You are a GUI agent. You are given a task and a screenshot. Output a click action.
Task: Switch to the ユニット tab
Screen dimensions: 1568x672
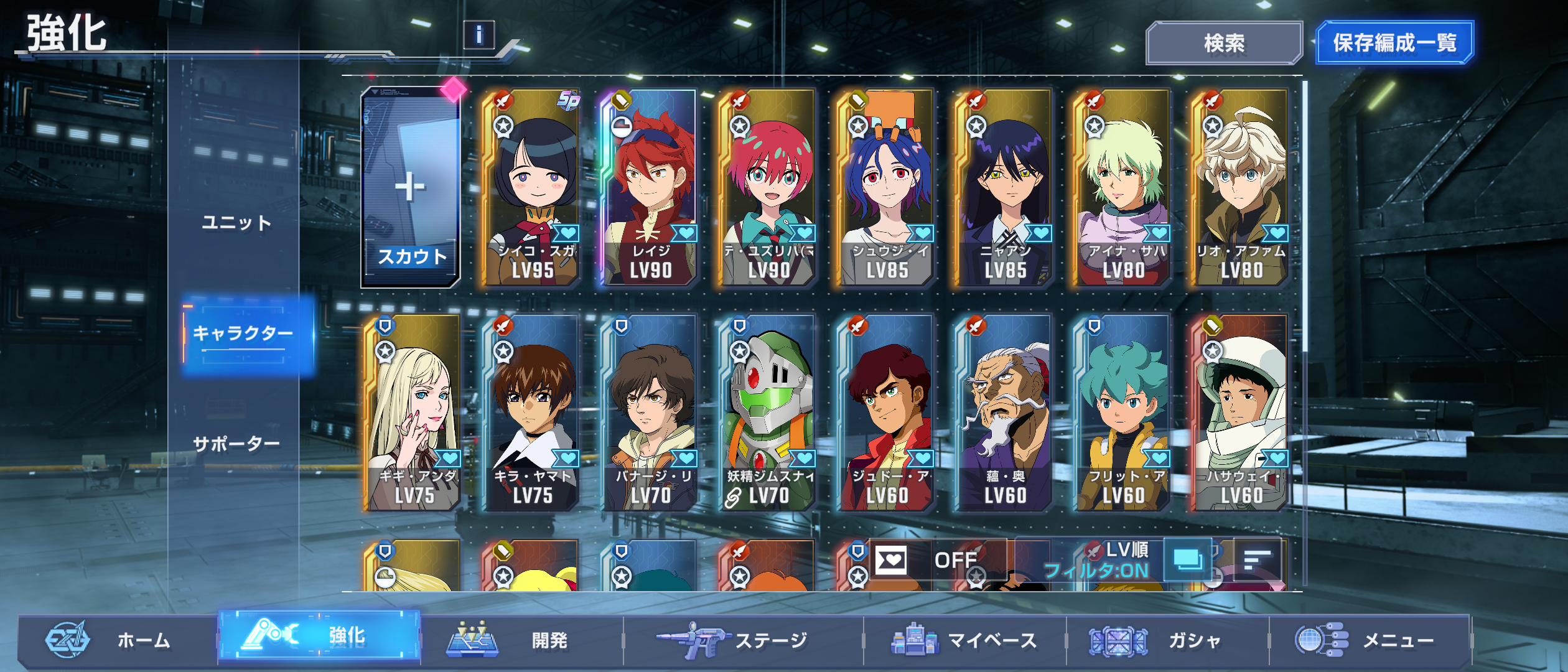pyautogui.click(x=236, y=222)
